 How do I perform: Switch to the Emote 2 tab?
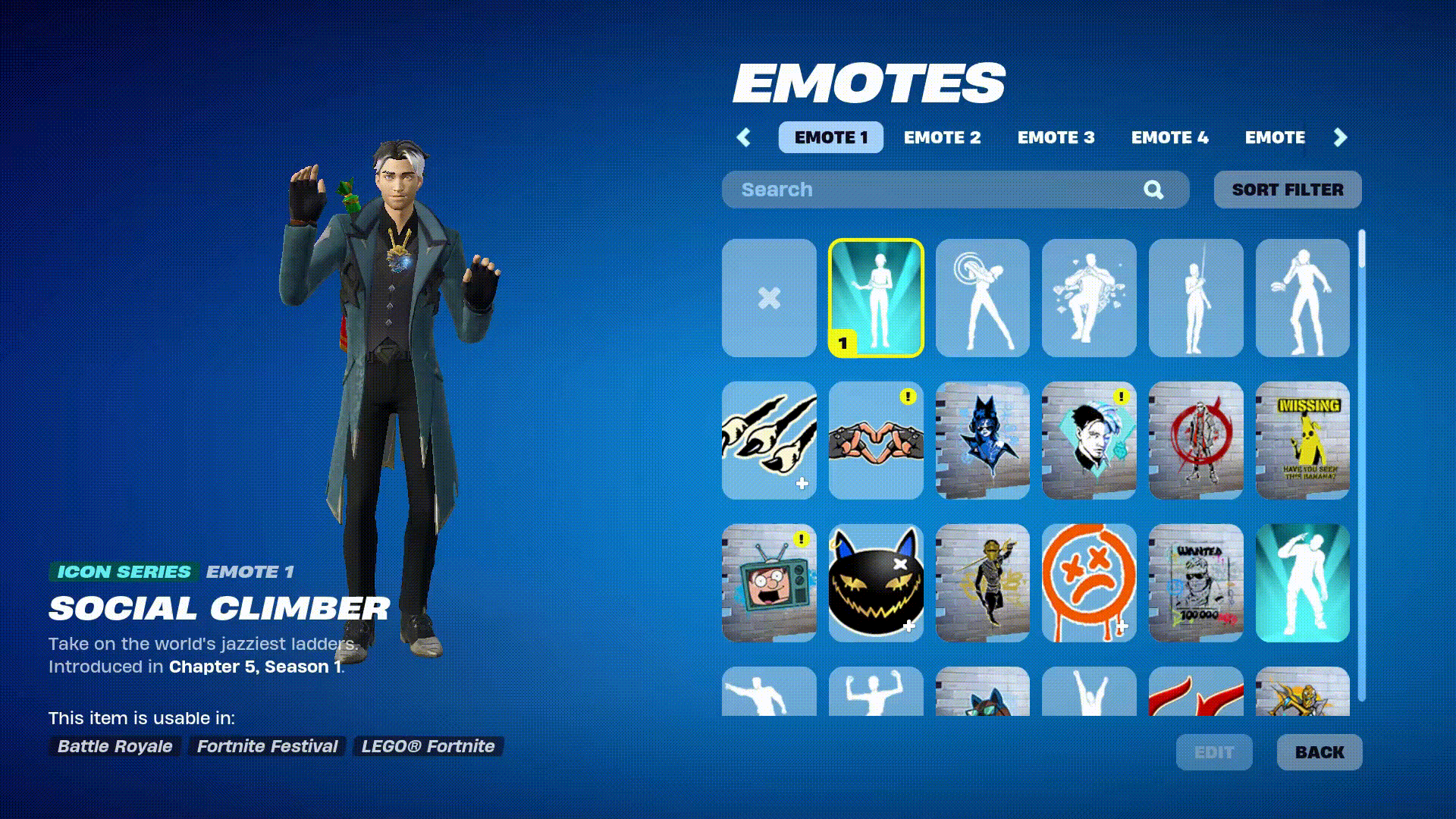(943, 137)
